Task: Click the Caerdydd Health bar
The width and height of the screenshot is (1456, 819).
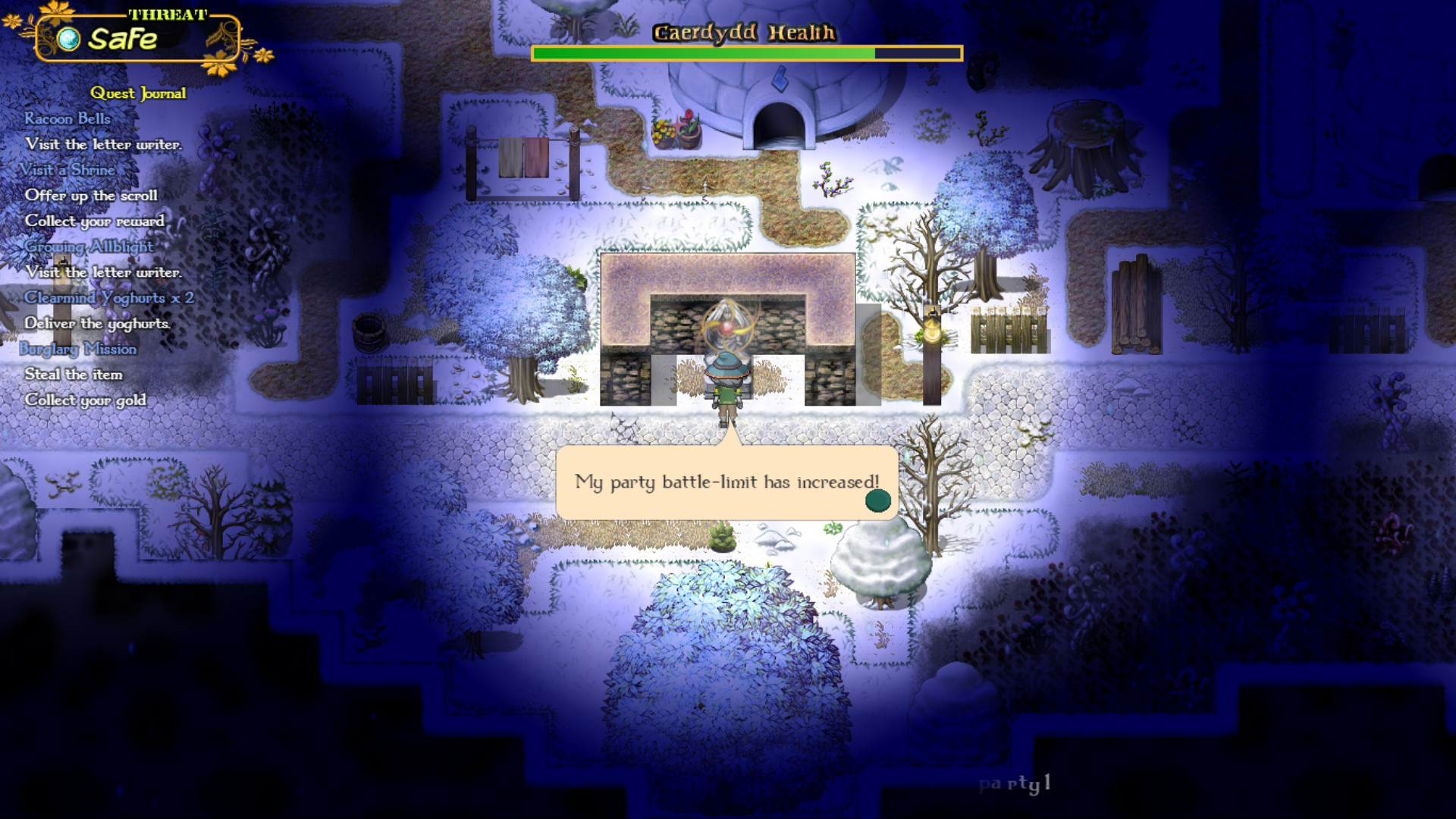Action: [747, 53]
